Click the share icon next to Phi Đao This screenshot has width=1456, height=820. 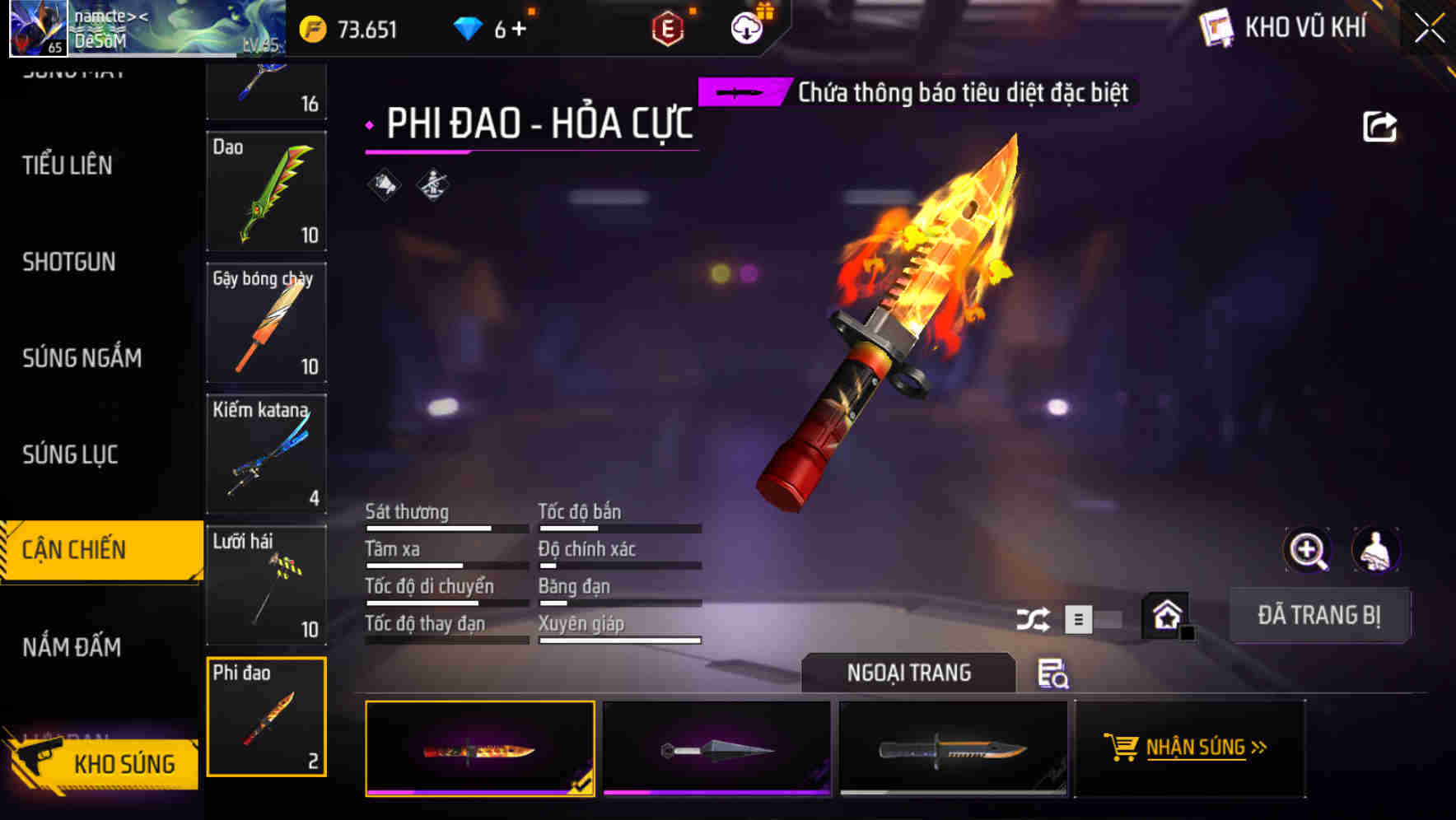click(x=1380, y=125)
